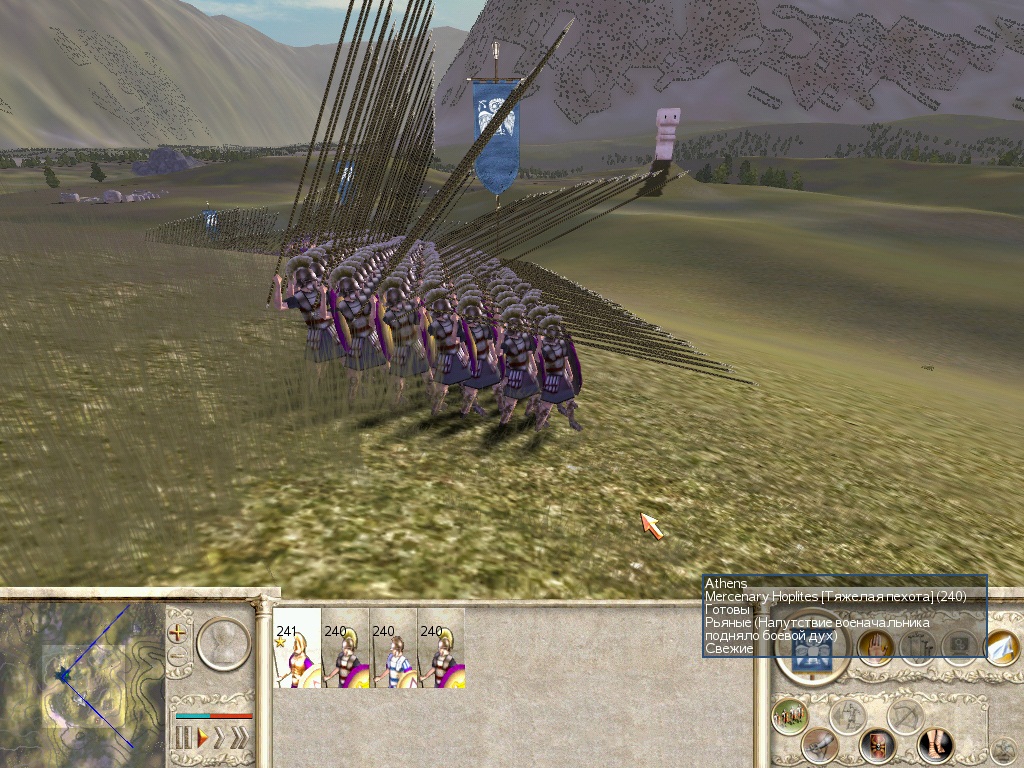Screen dimensions: 1024x768
Task: Click the round hourglass button beside the minimap
Action: tap(222, 643)
